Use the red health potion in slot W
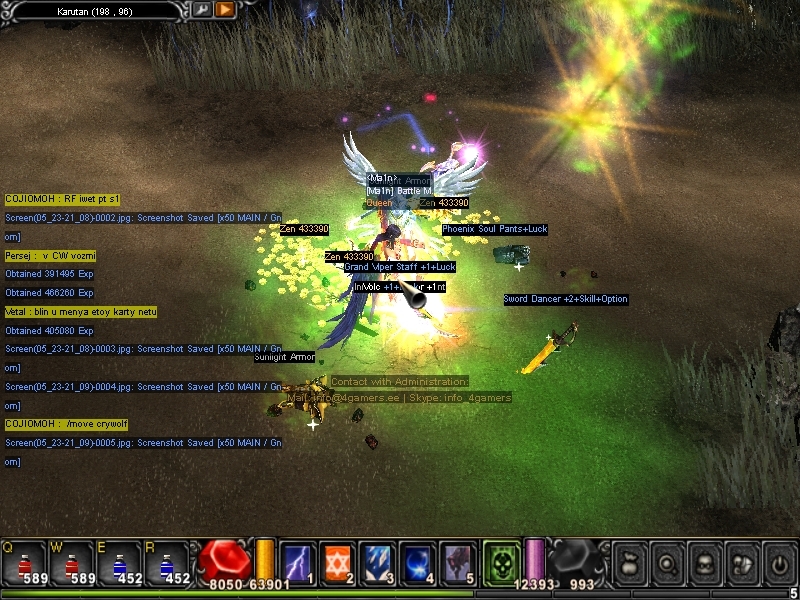800x600 pixels. click(x=68, y=562)
